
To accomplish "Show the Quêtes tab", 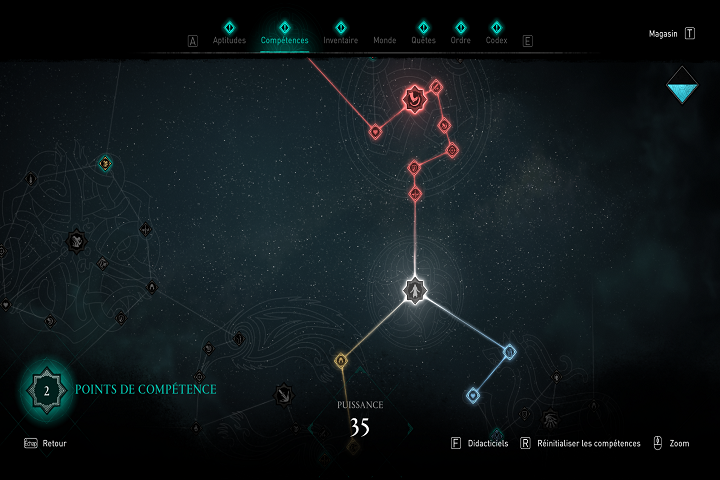I will coord(423,41).
